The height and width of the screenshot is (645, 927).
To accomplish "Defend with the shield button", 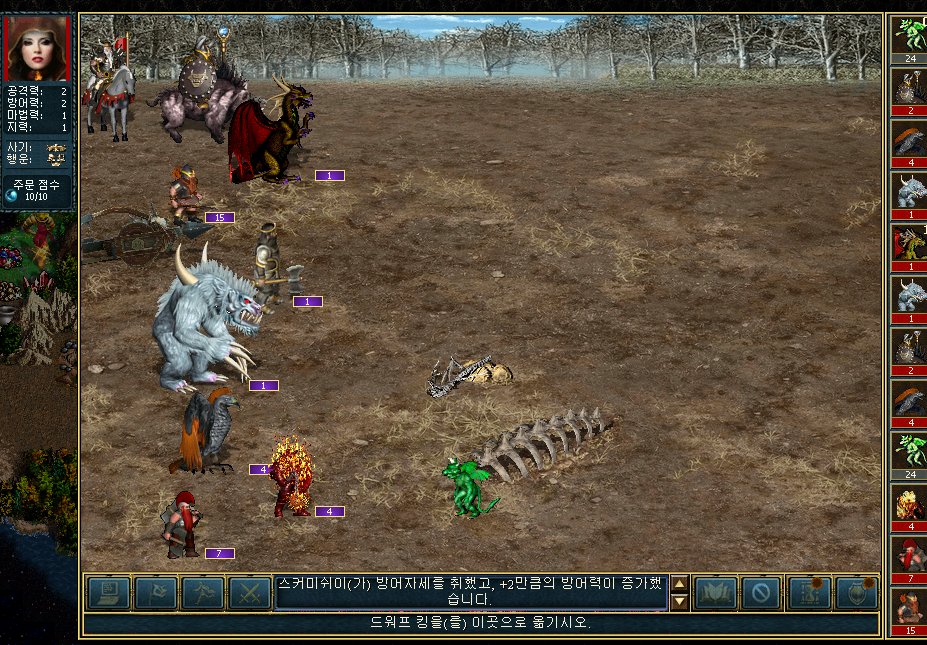I will pos(855,593).
